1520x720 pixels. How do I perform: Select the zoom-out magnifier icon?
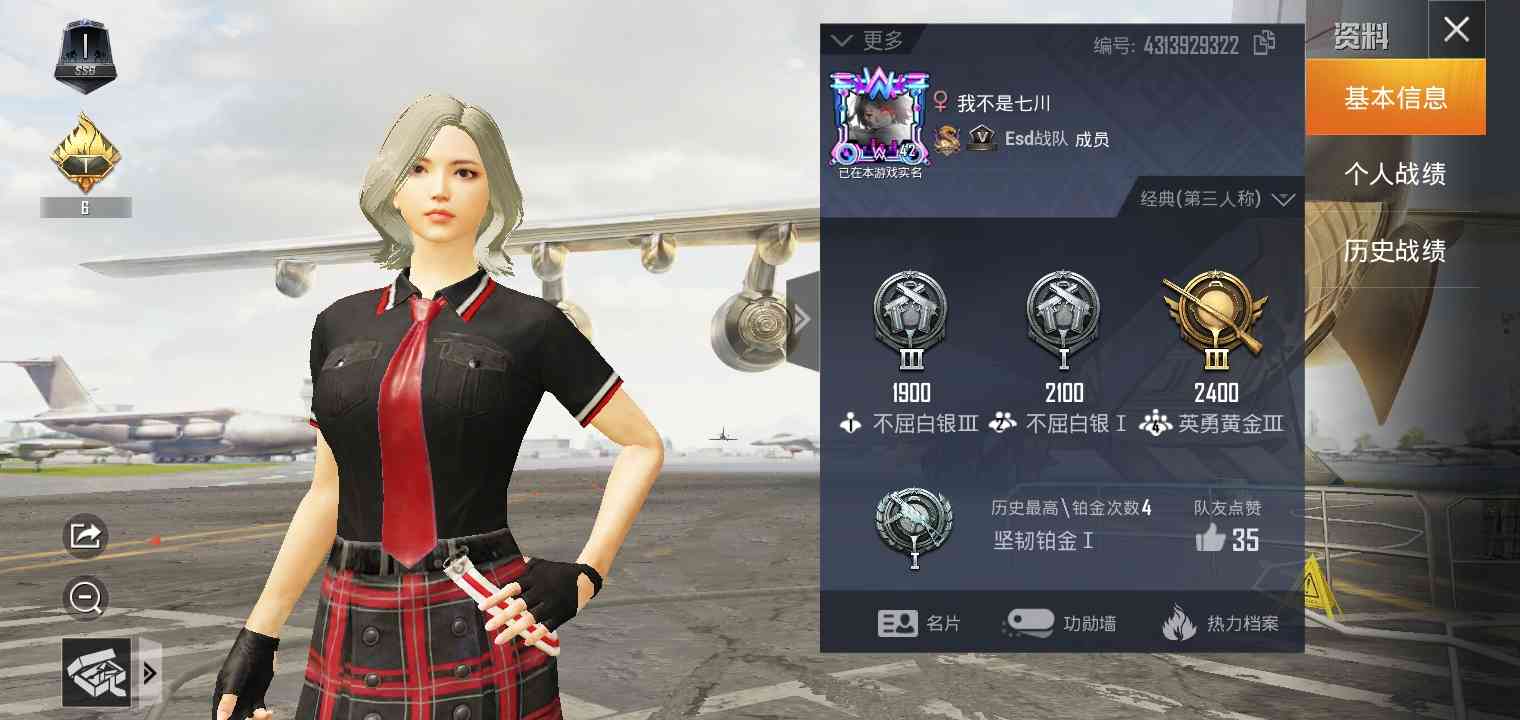pyautogui.click(x=85, y=598)
